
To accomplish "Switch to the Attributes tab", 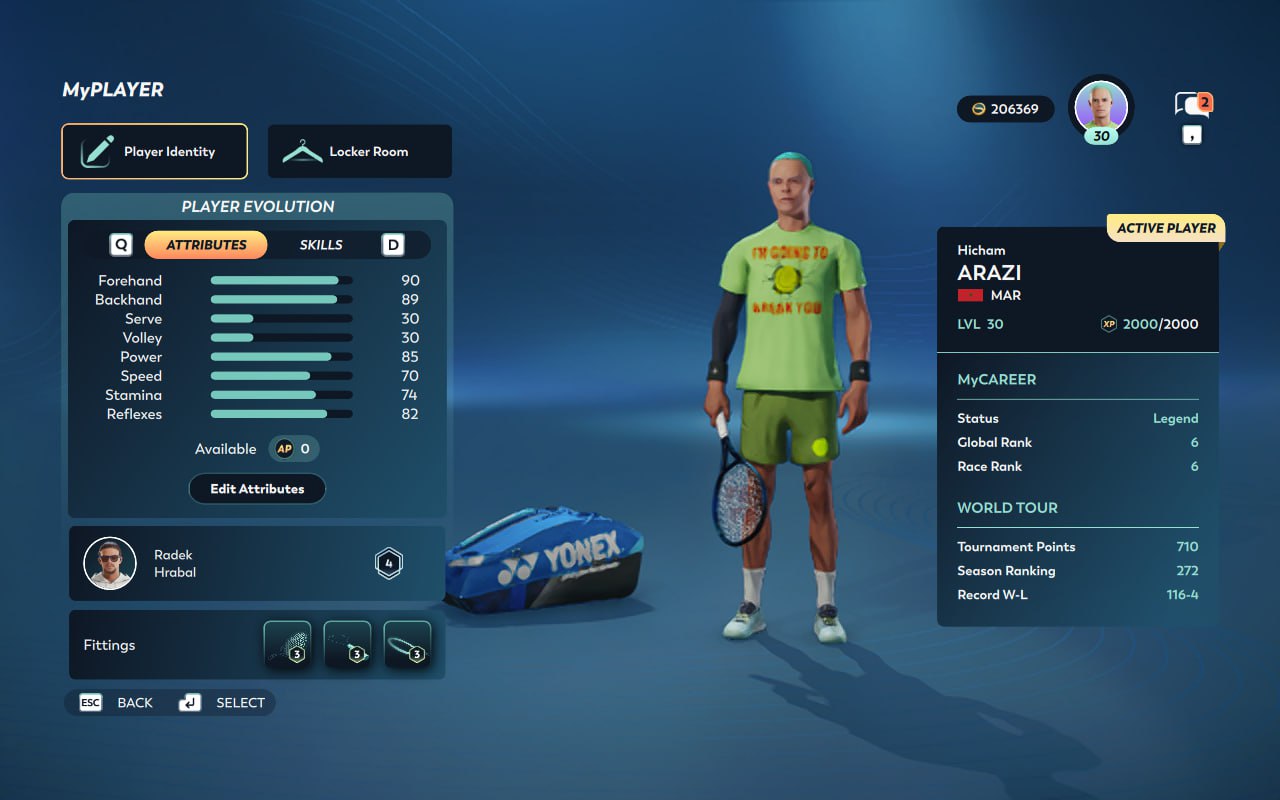I will click(x=206, y=245).
